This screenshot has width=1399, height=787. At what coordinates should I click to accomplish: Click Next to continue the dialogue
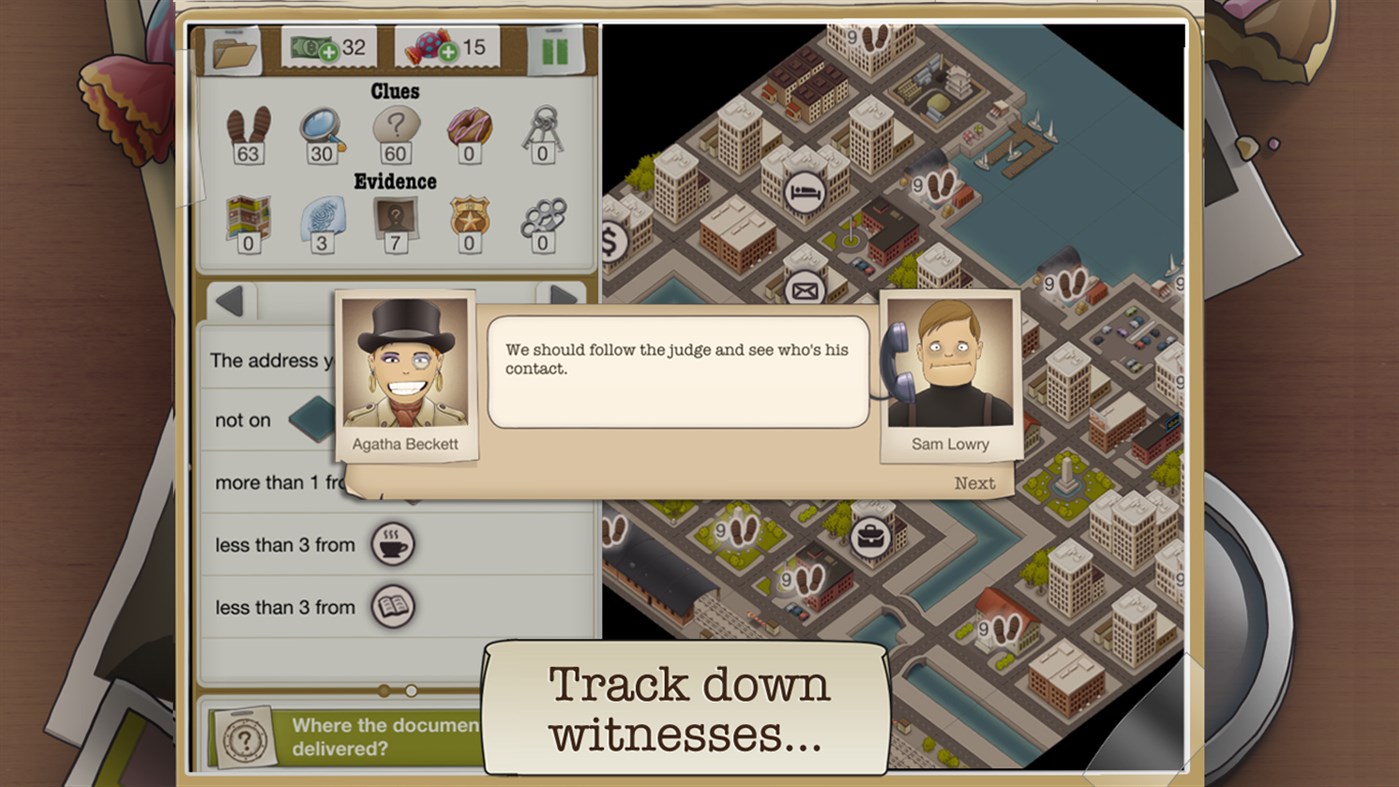click(977, 482)
